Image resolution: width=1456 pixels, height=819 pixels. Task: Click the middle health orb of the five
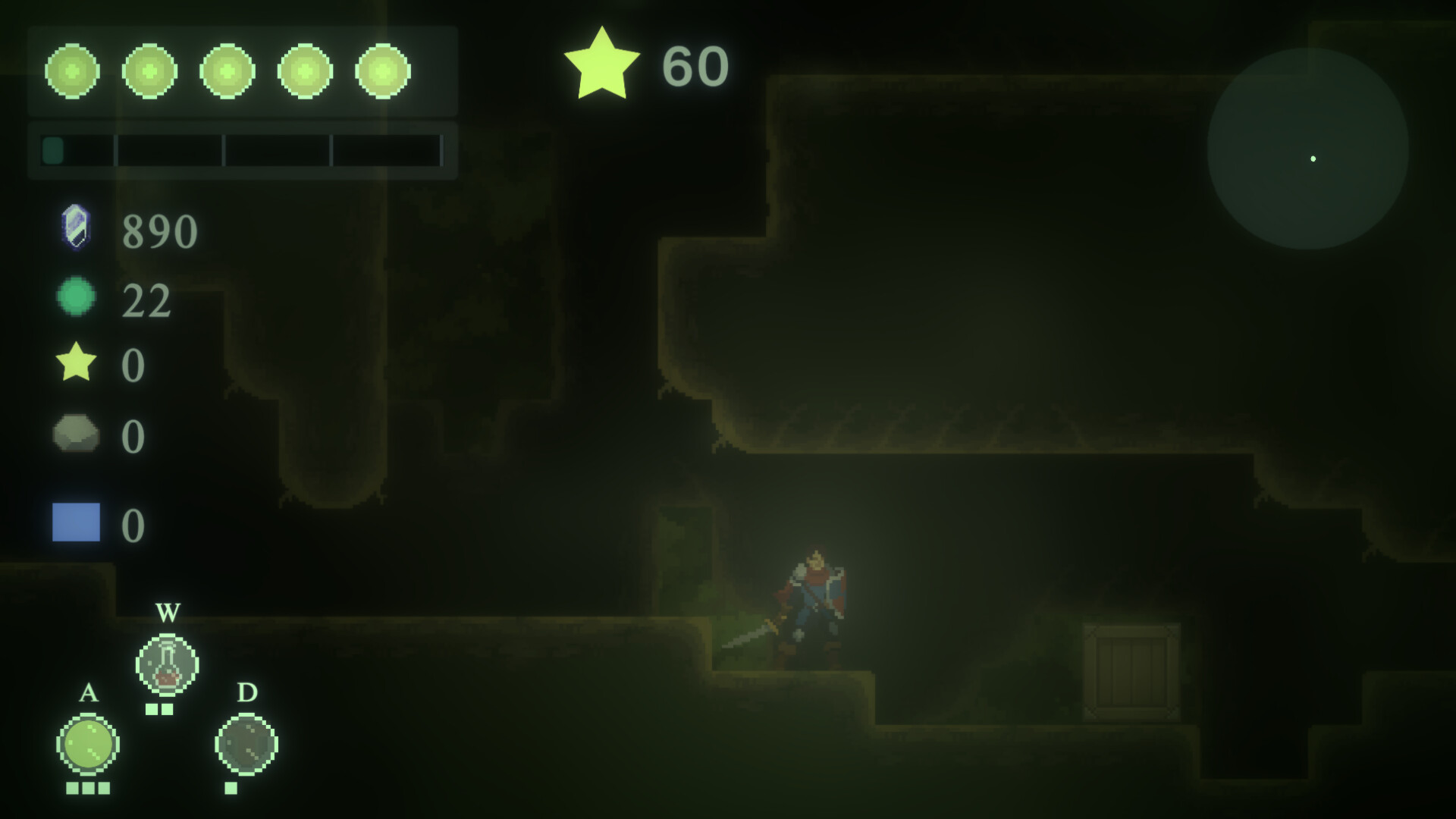[x=227, y=71]
